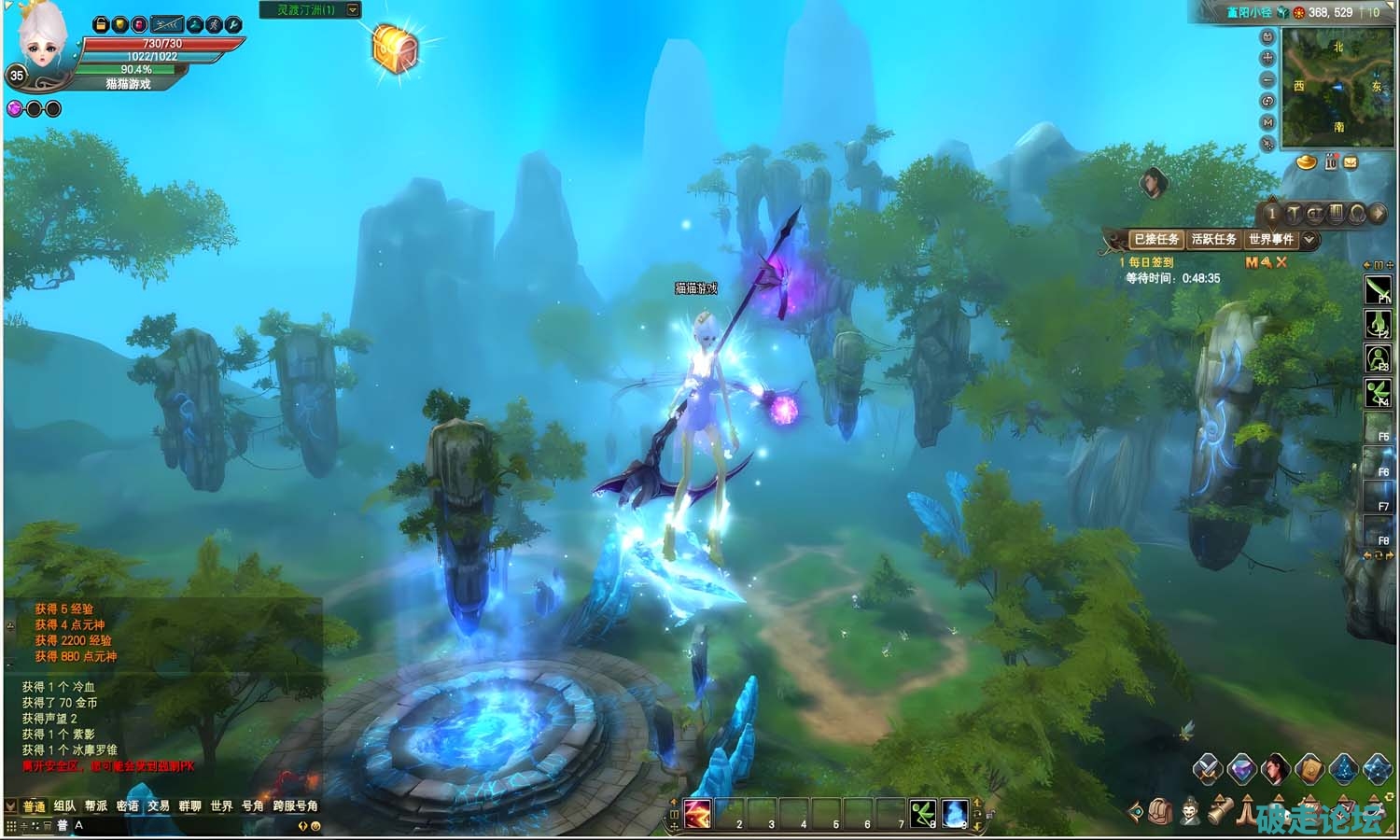Open the crossed swords menu icon

point(1207,769)
